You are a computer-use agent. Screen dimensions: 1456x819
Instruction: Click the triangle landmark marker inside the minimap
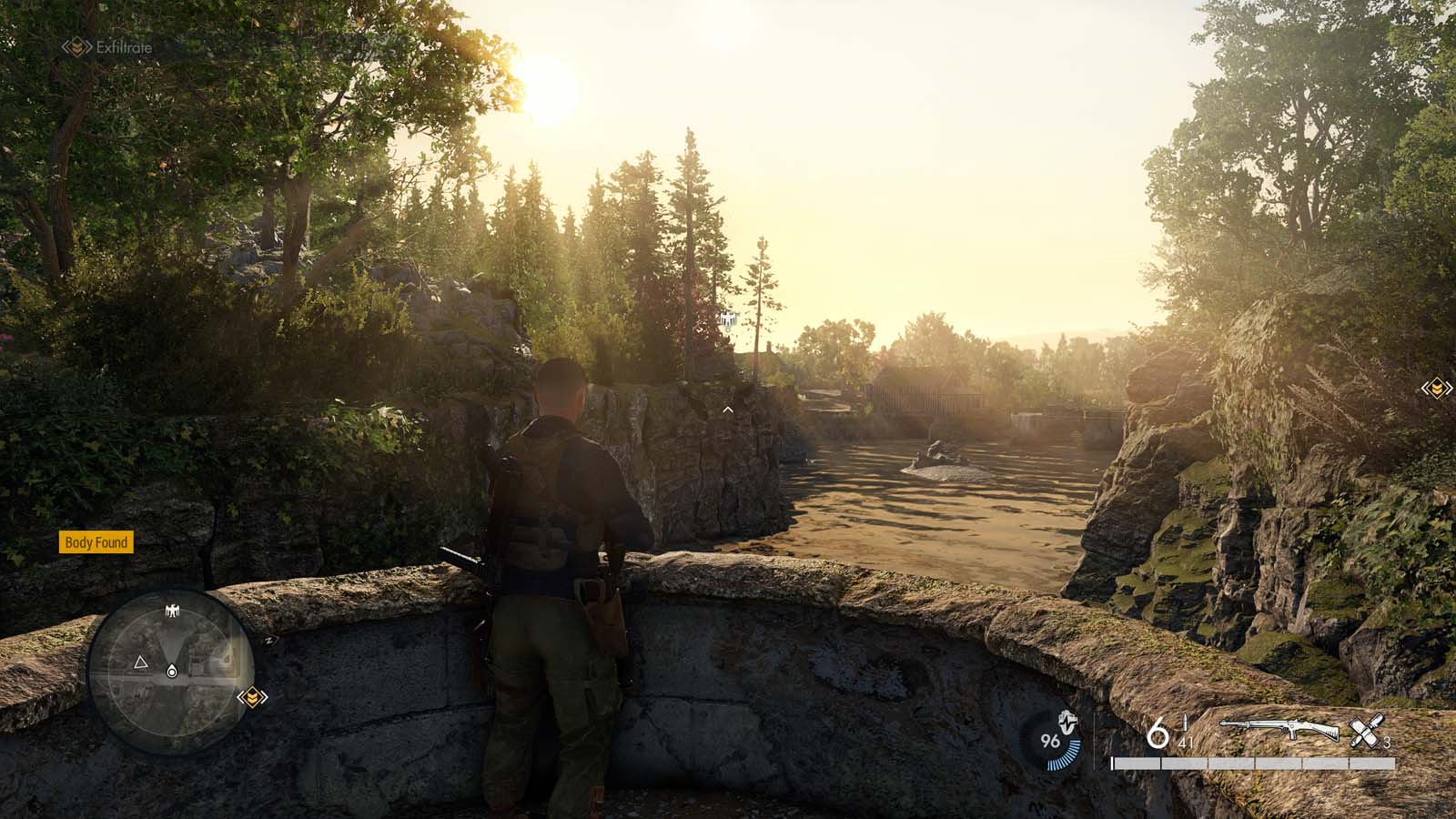[x=141, y=662]
